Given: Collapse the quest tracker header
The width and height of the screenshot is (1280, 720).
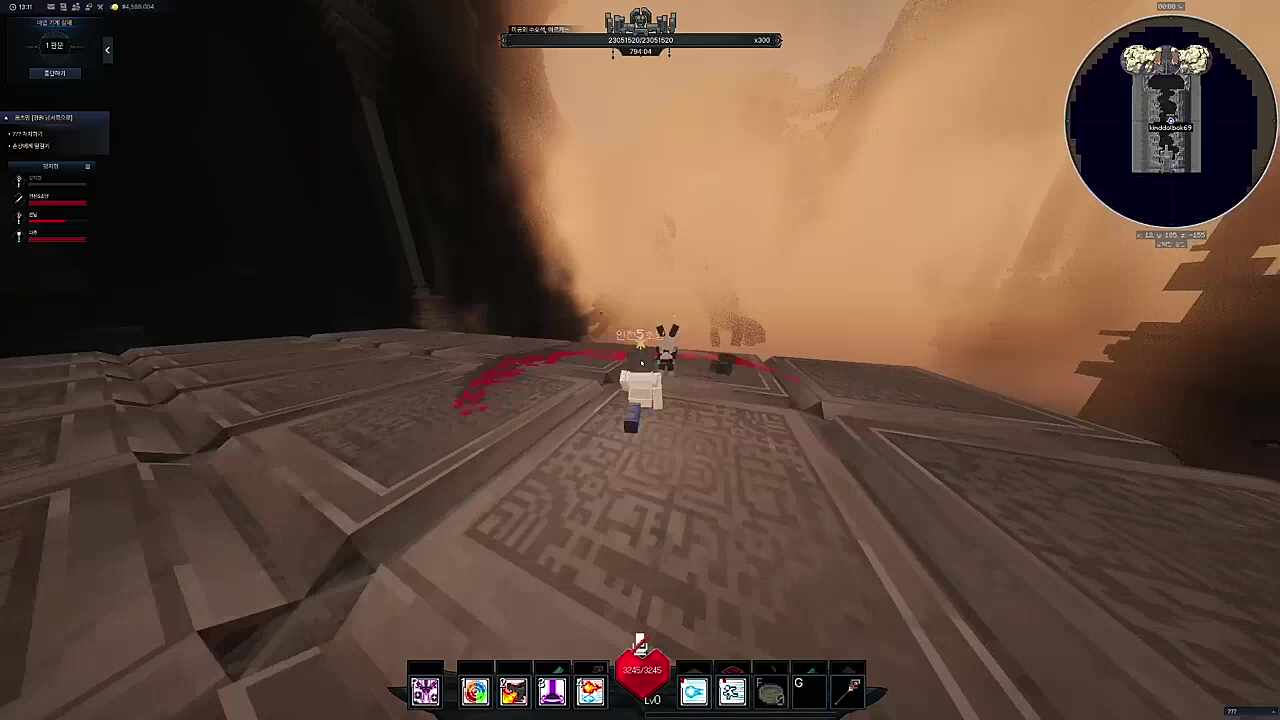Looking at the screenshot, I should pyautogui.click(x=6, y=118).
